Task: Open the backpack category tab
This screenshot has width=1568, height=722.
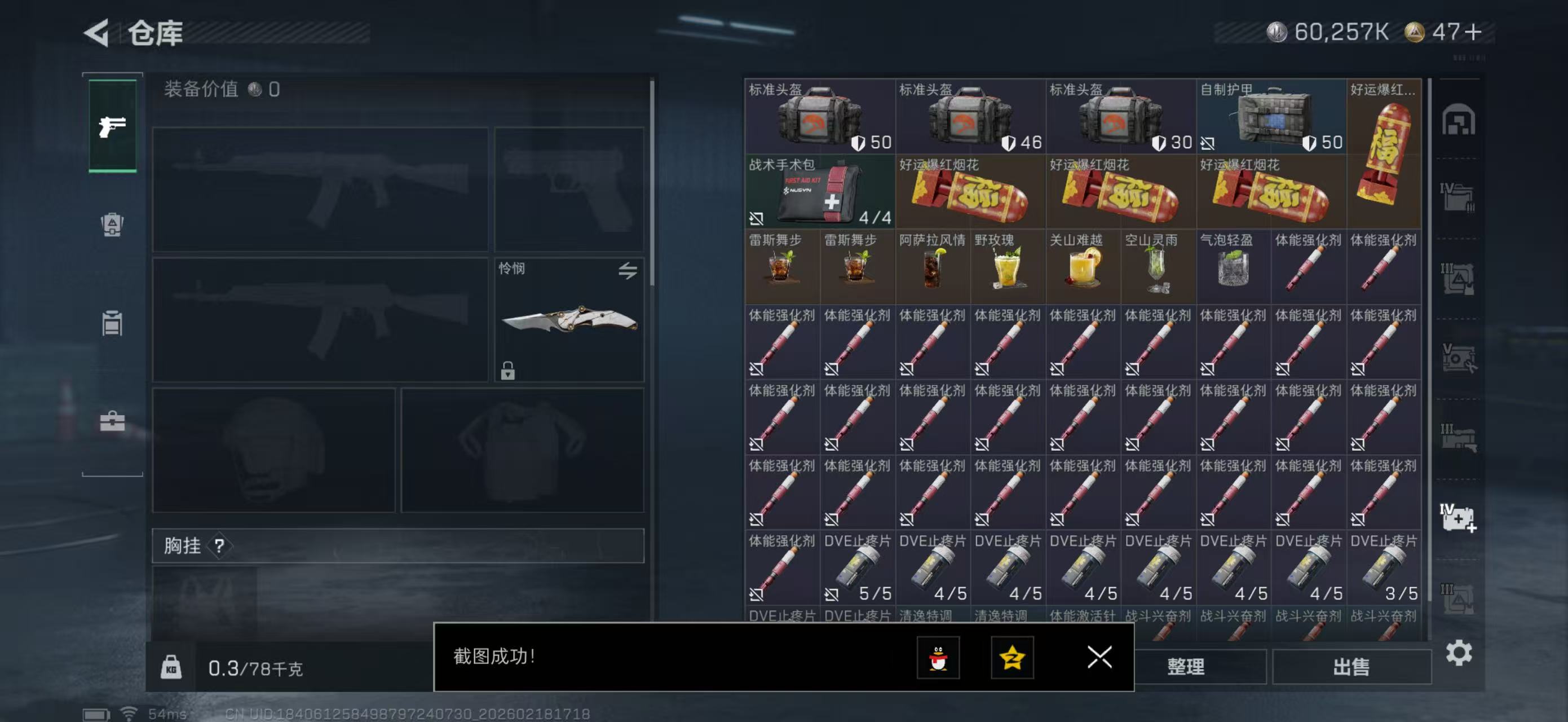Action: click(x=112, y=226)
